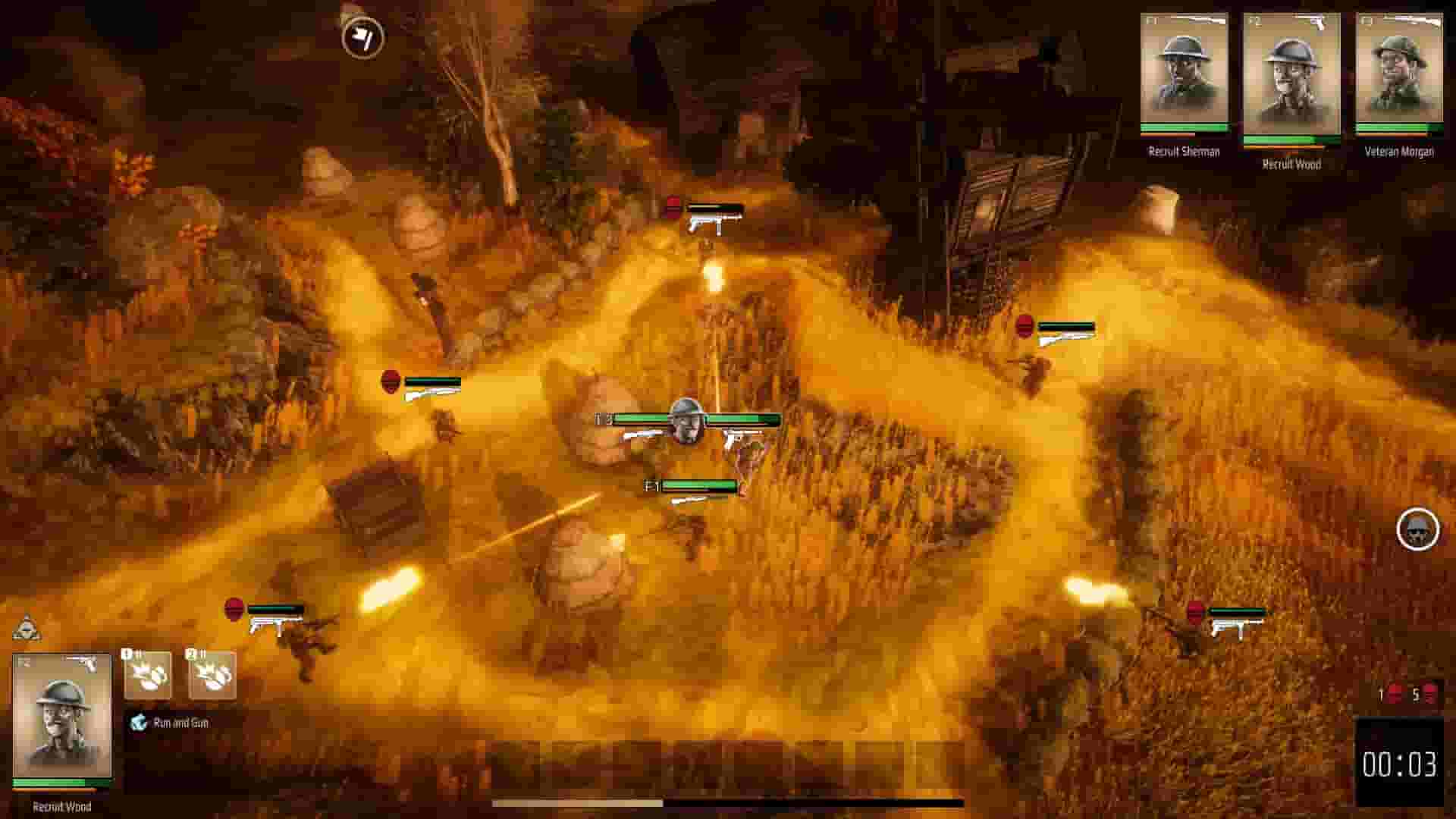Click the waypoint arrow indicator at the top

(363, 37)
